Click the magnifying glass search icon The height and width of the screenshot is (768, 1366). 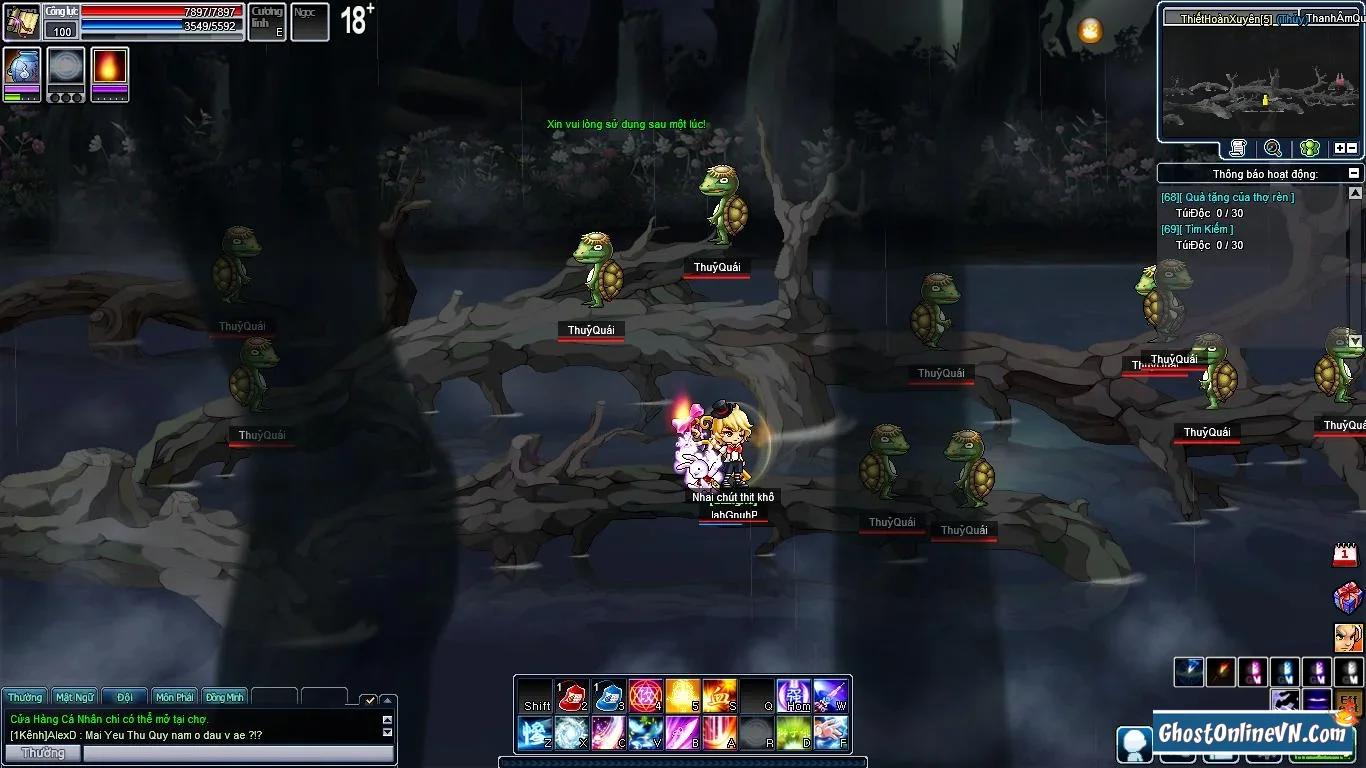coord(1273,149)
